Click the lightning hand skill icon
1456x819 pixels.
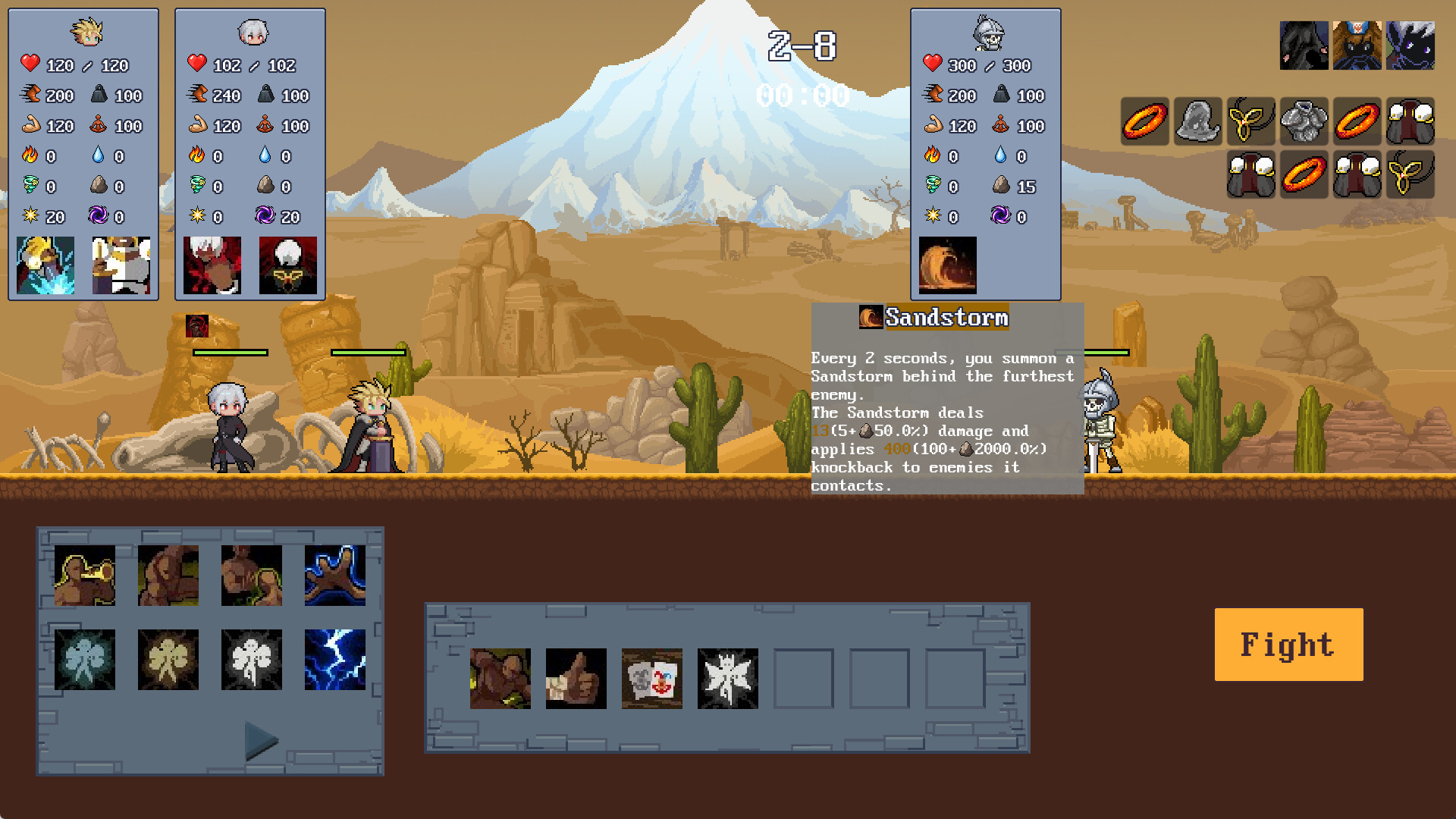(x=336, y=576)
